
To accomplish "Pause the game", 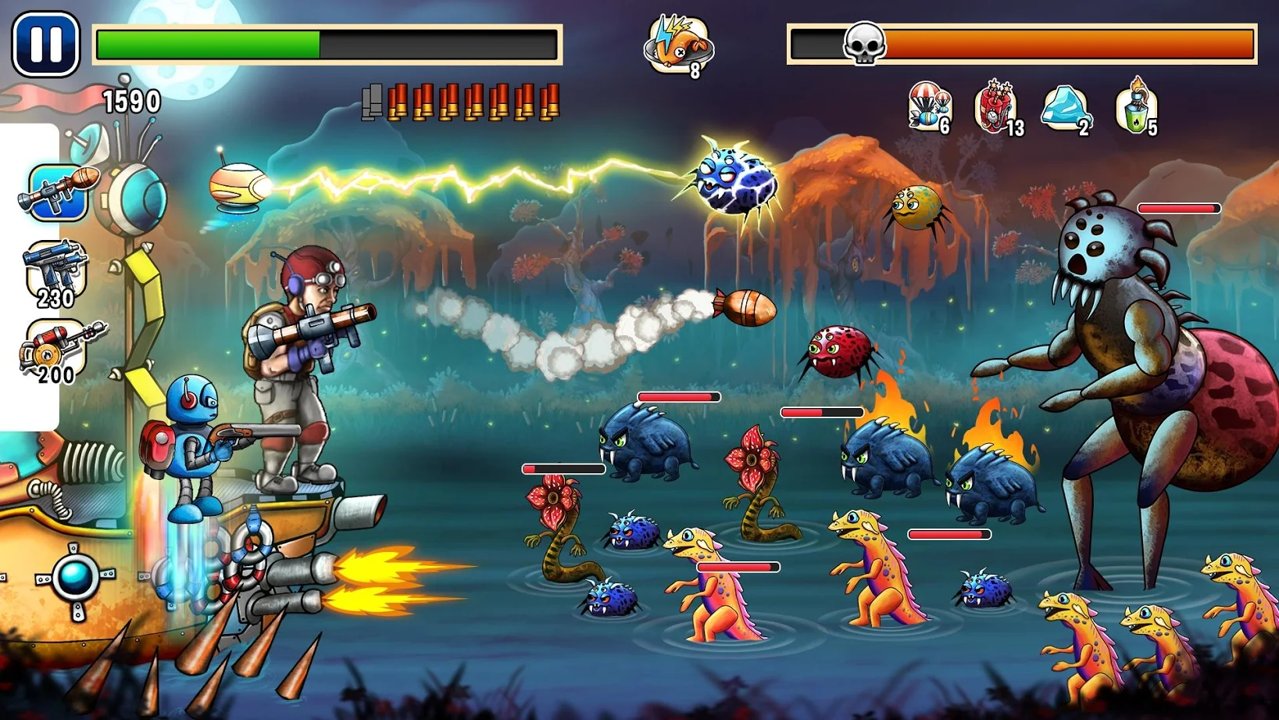I will click(46, 44).
